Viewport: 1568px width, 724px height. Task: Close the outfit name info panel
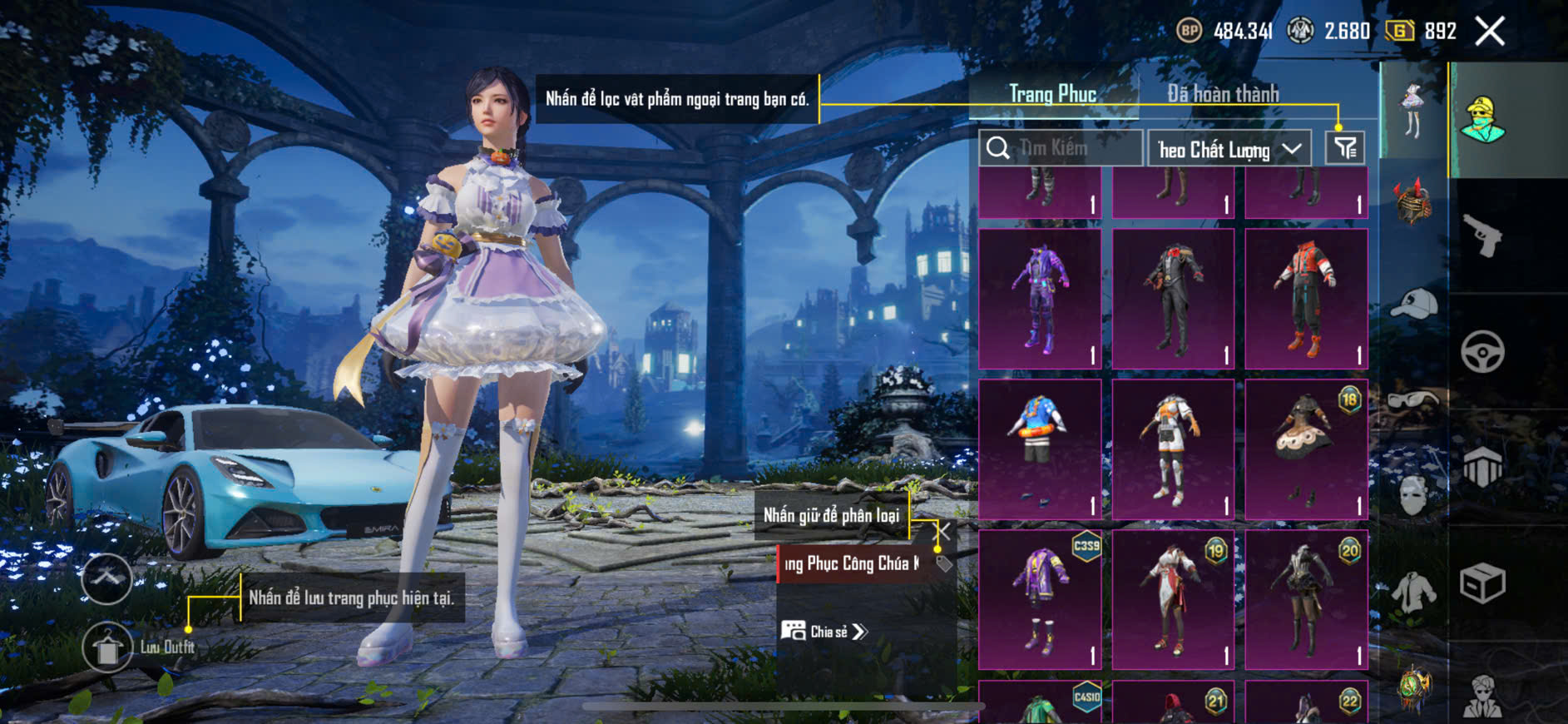943,531
